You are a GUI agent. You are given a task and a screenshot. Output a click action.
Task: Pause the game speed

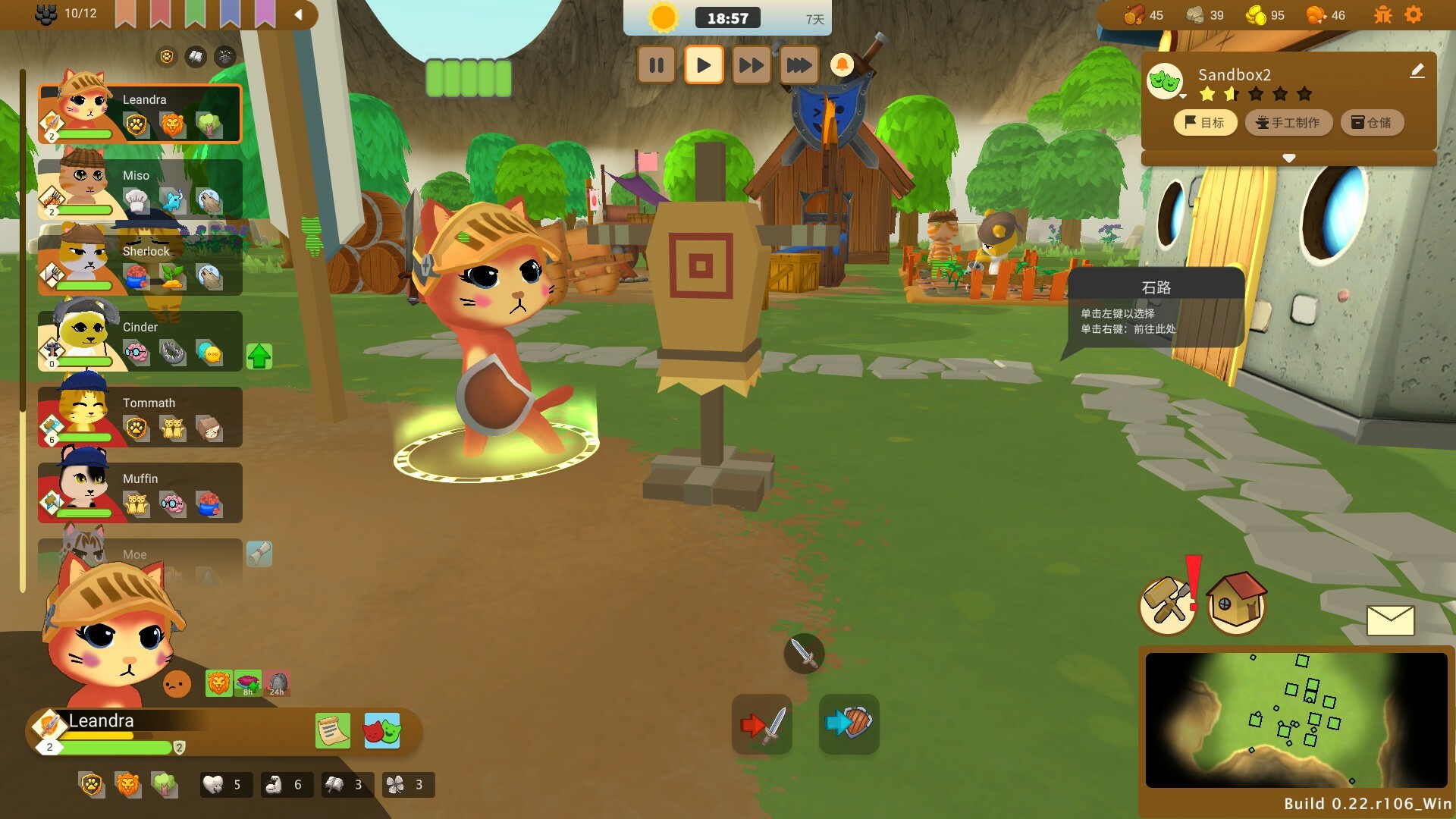[657, 65]
